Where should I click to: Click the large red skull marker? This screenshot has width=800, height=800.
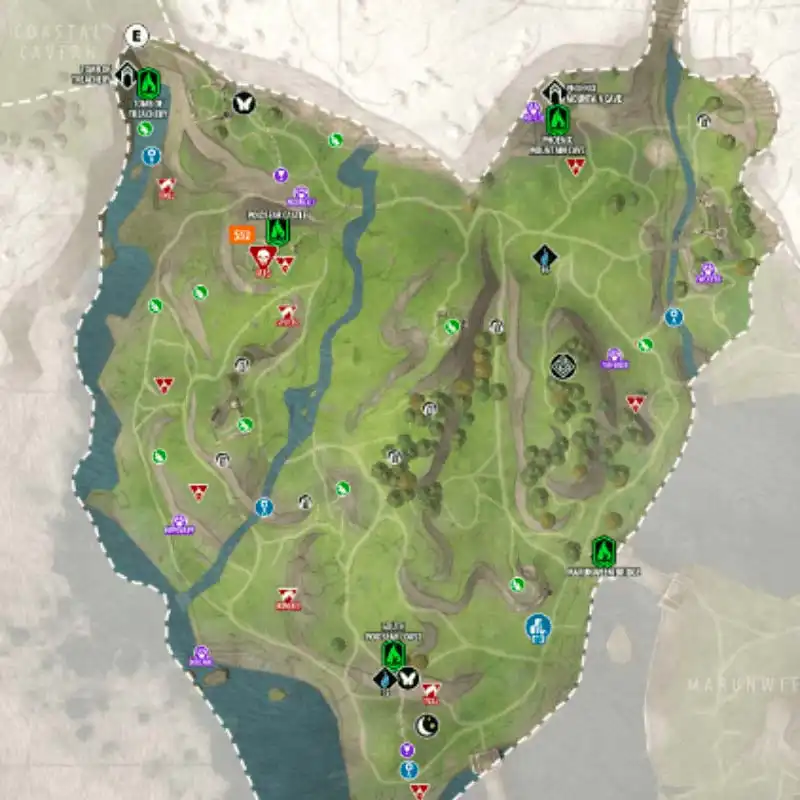click(x=262, y=258)
